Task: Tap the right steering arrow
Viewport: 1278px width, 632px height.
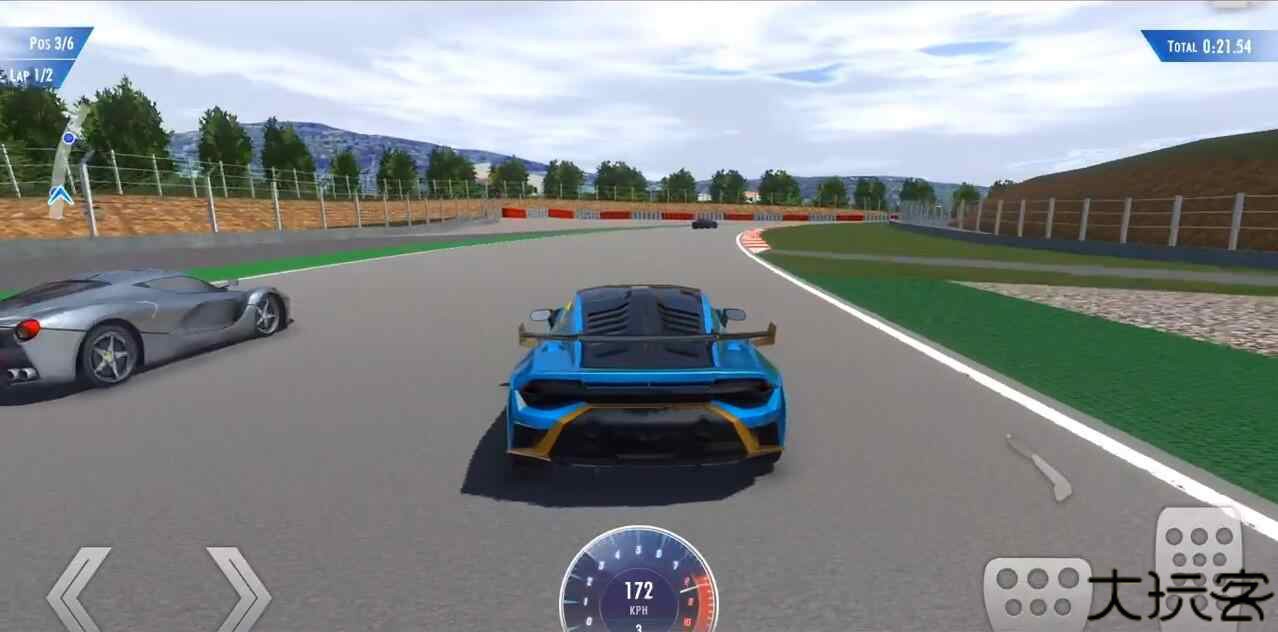Action: pyautogui.click(x=238, y=590)
